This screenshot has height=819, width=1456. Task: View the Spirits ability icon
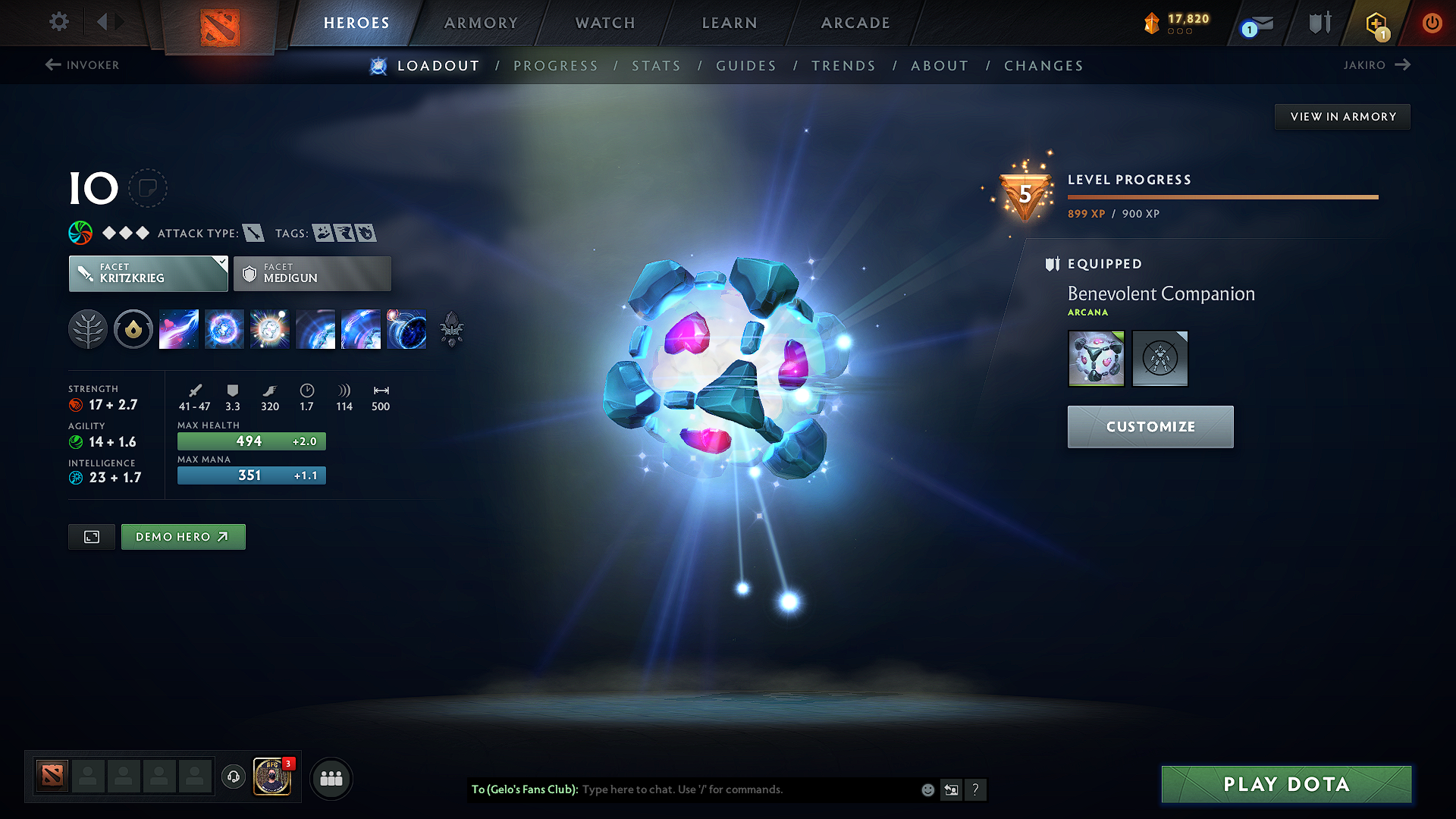pyautogui.click(x=224, y=329)
